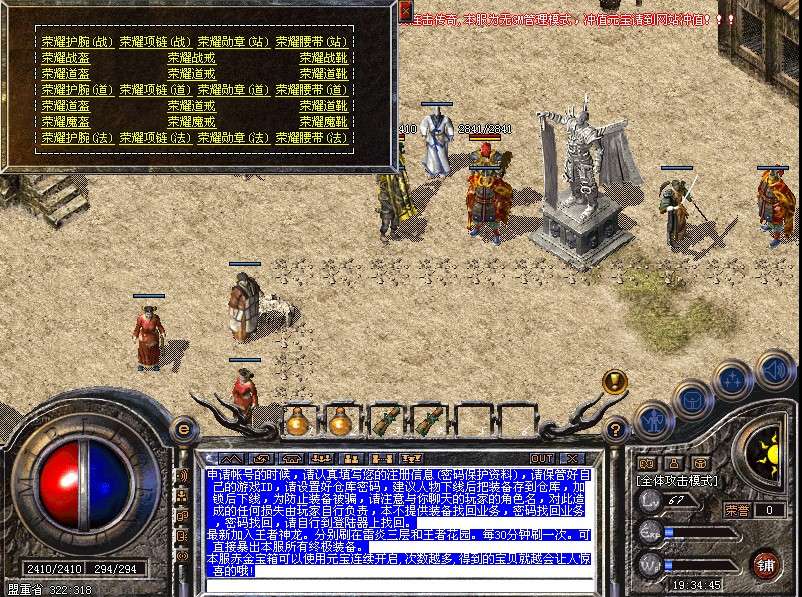Screen dimensions: 802x597
Task: Select the 荣耀战戒 link
Action: click(x=192, y=58)
